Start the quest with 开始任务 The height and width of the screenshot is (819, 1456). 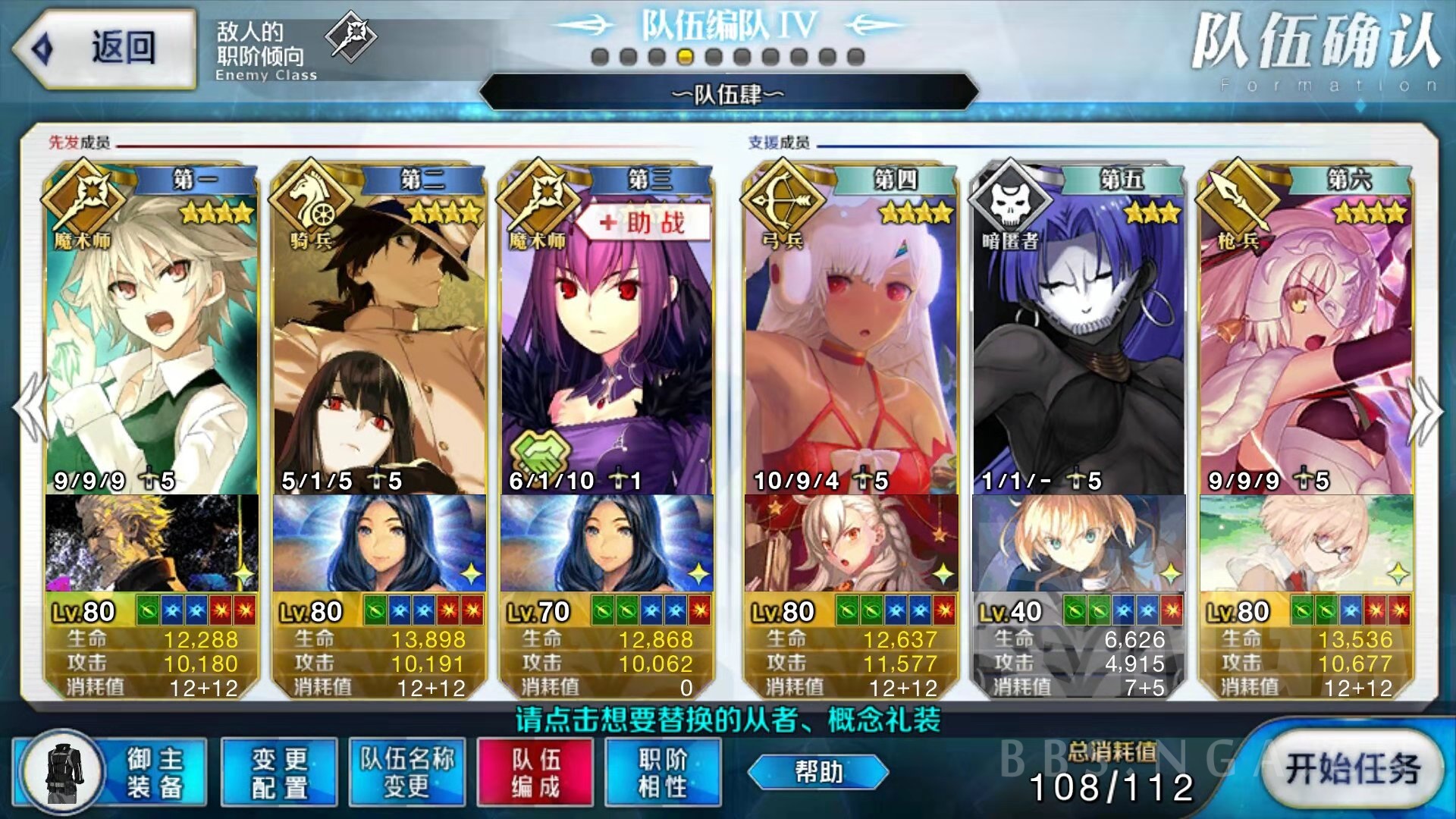(1352, 769)
